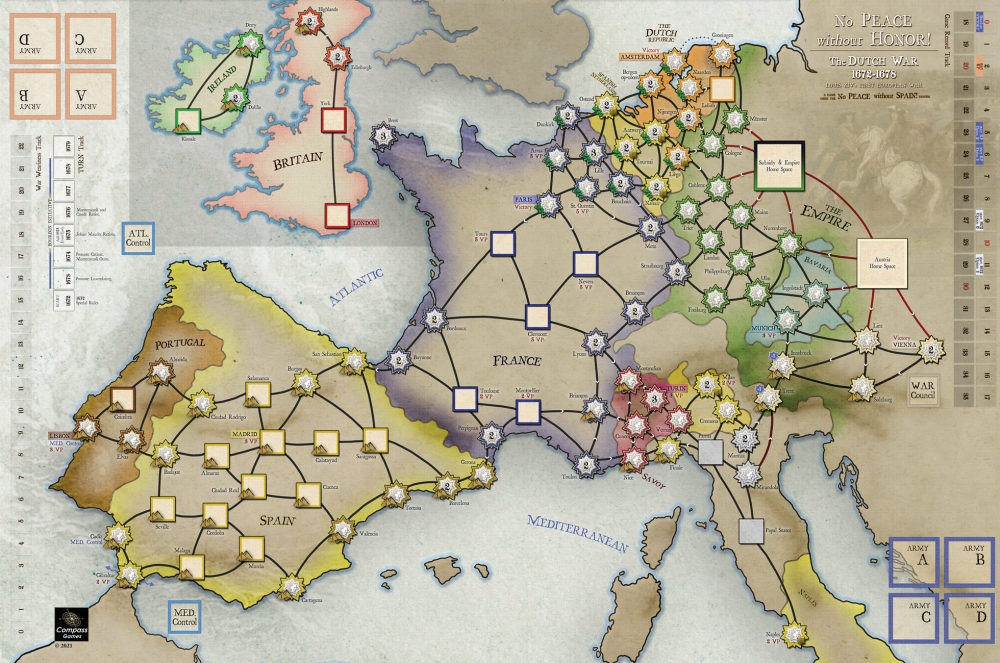Select the London space in Britain
Screen dimensions: 1000x663
pos(337,215)
